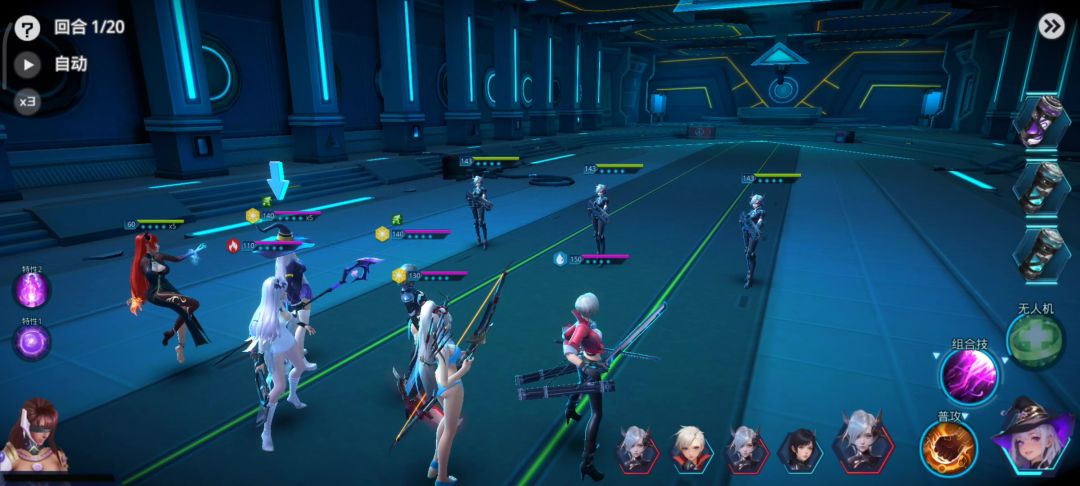The width and height of the screenshot is (1080, 486).
Task: Activate the 特性2 purple flame trait
Action: point(31,291)
